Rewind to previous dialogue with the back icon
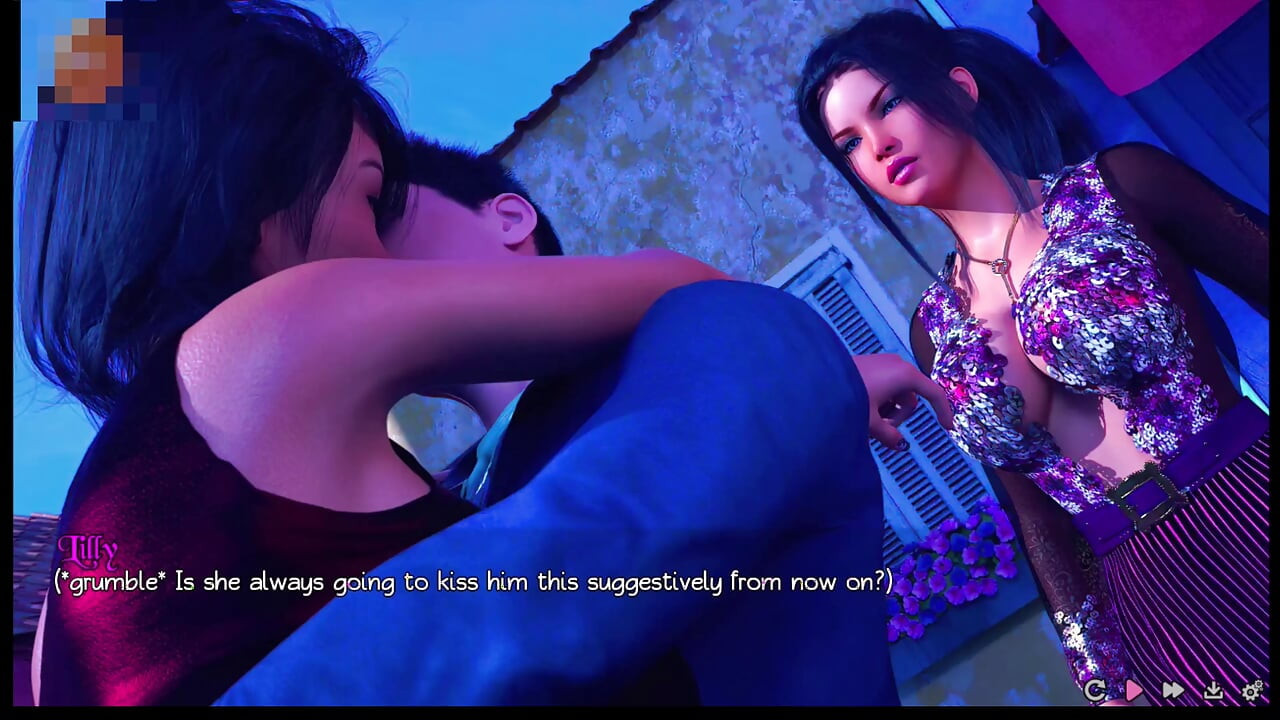The width and height of the screenshot is (1280, 720). tap(1096, 690)
